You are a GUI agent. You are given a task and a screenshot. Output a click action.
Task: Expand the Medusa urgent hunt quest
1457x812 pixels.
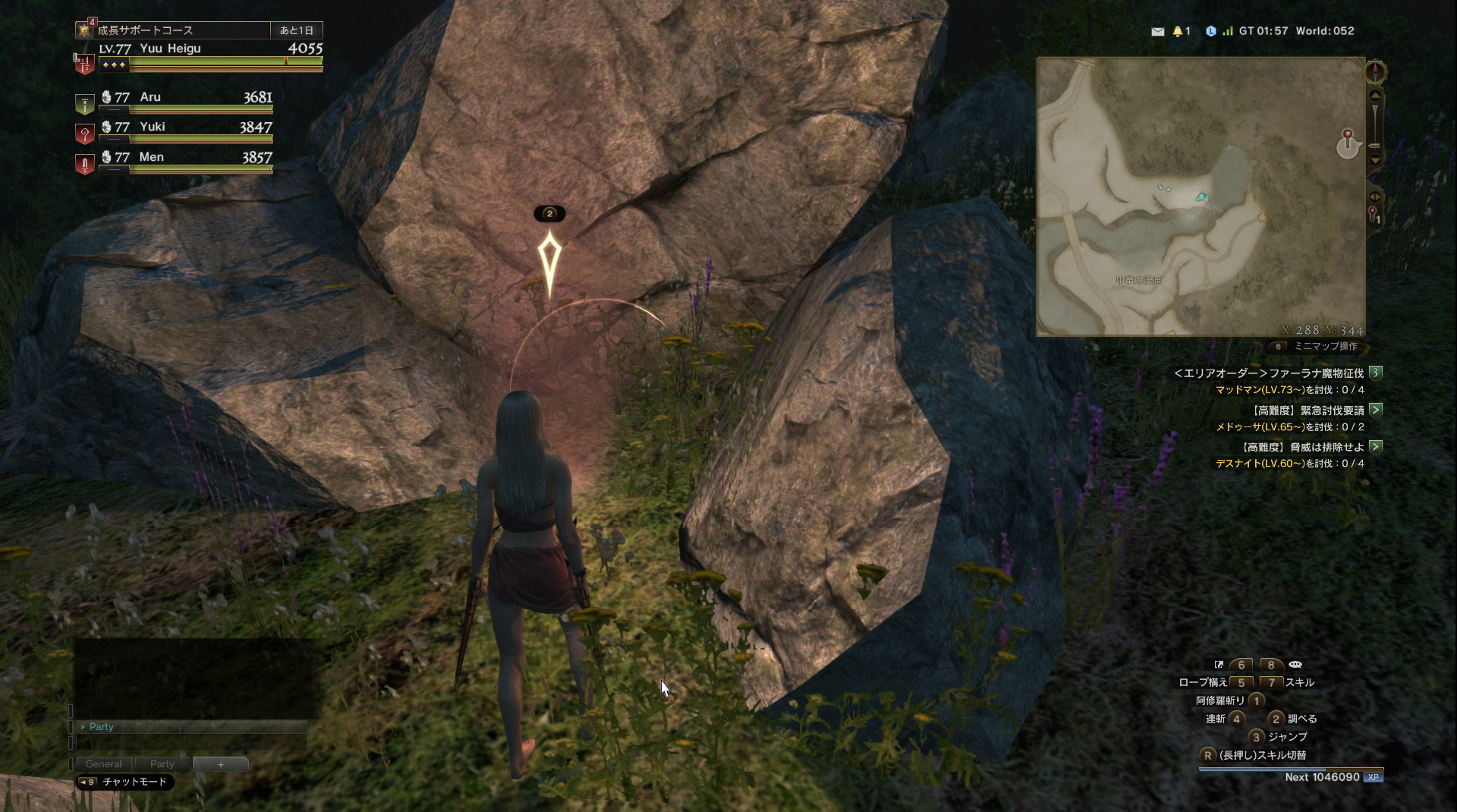click(1375, 410)
